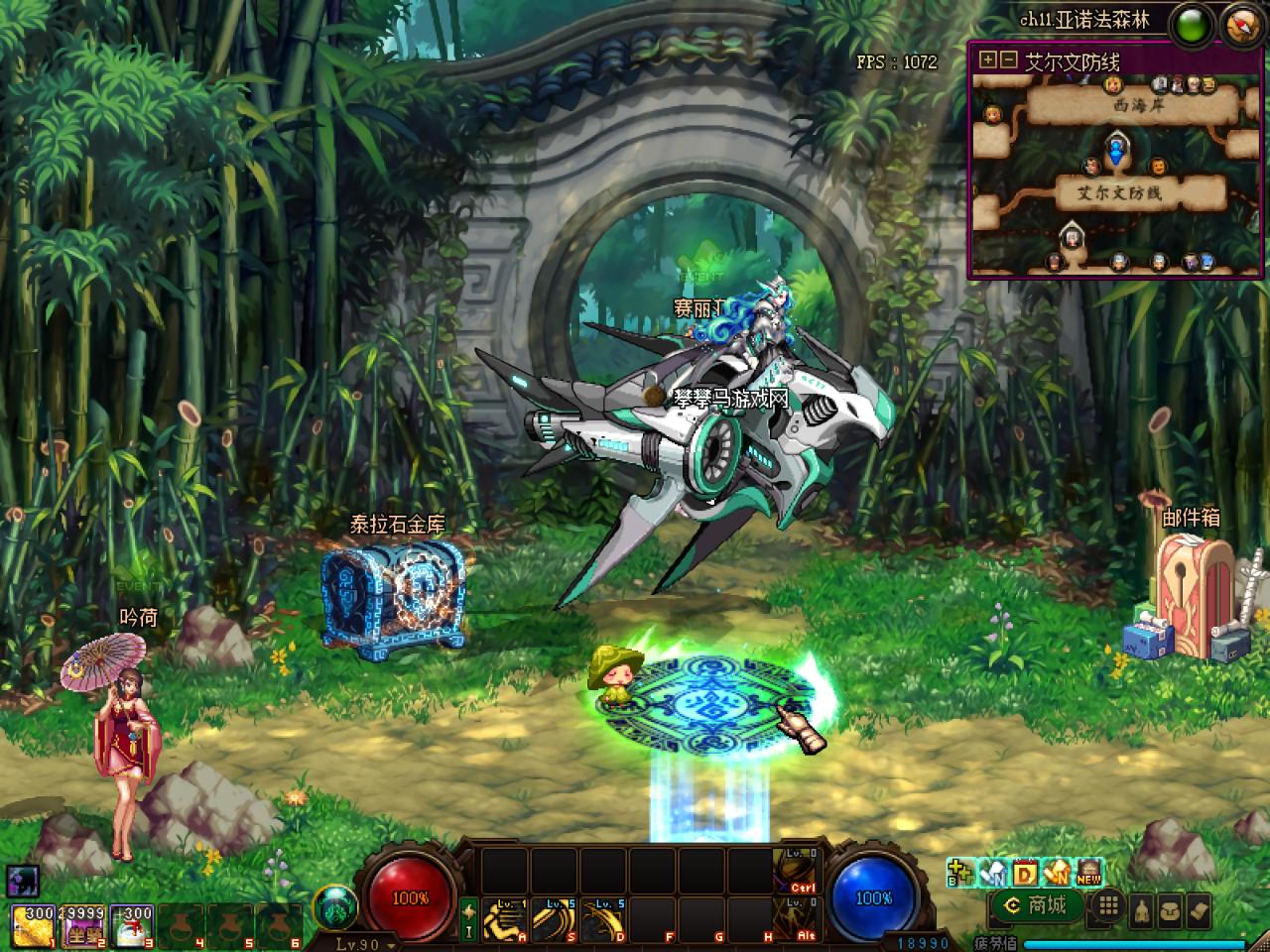
Task: Select the 艾尔文防线 area label on the minimap
Action: click(x=1119, y=192)
